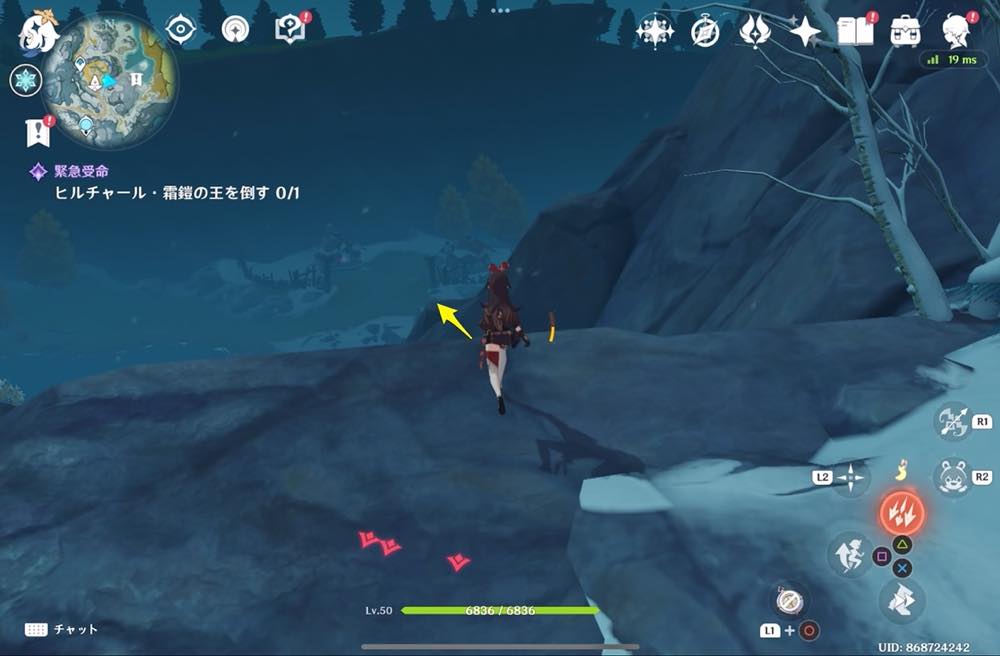The width and height of the screenshot is (1000, 656).
Task: Use the Baron Bunny elemental skill
Action: pyautogui.click(x=951, y=476)
